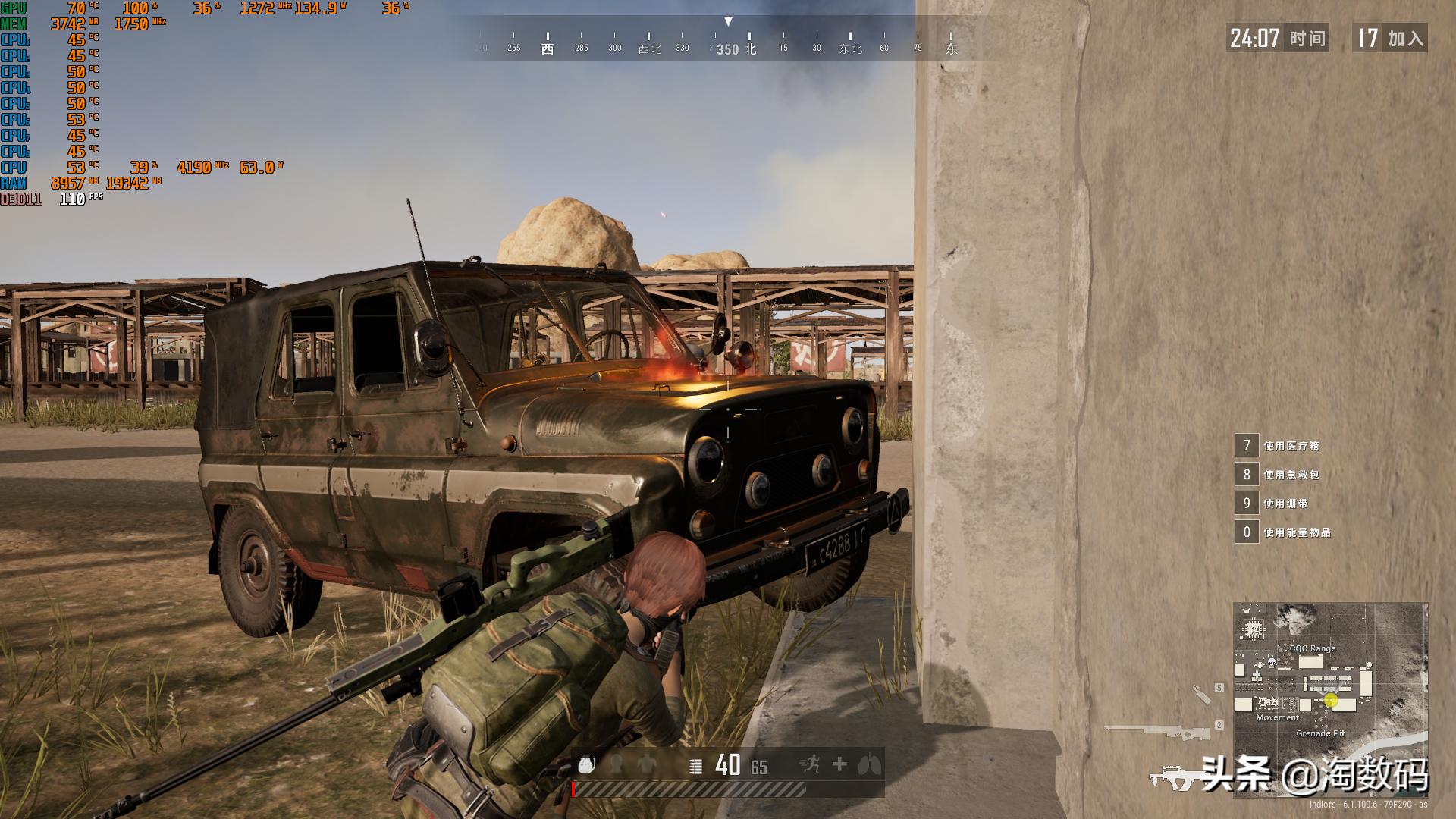The width and height of the screenshot is (1456, 819).
Task: Select the medical kit quick-use entry
Action: tap(1282, 446)
